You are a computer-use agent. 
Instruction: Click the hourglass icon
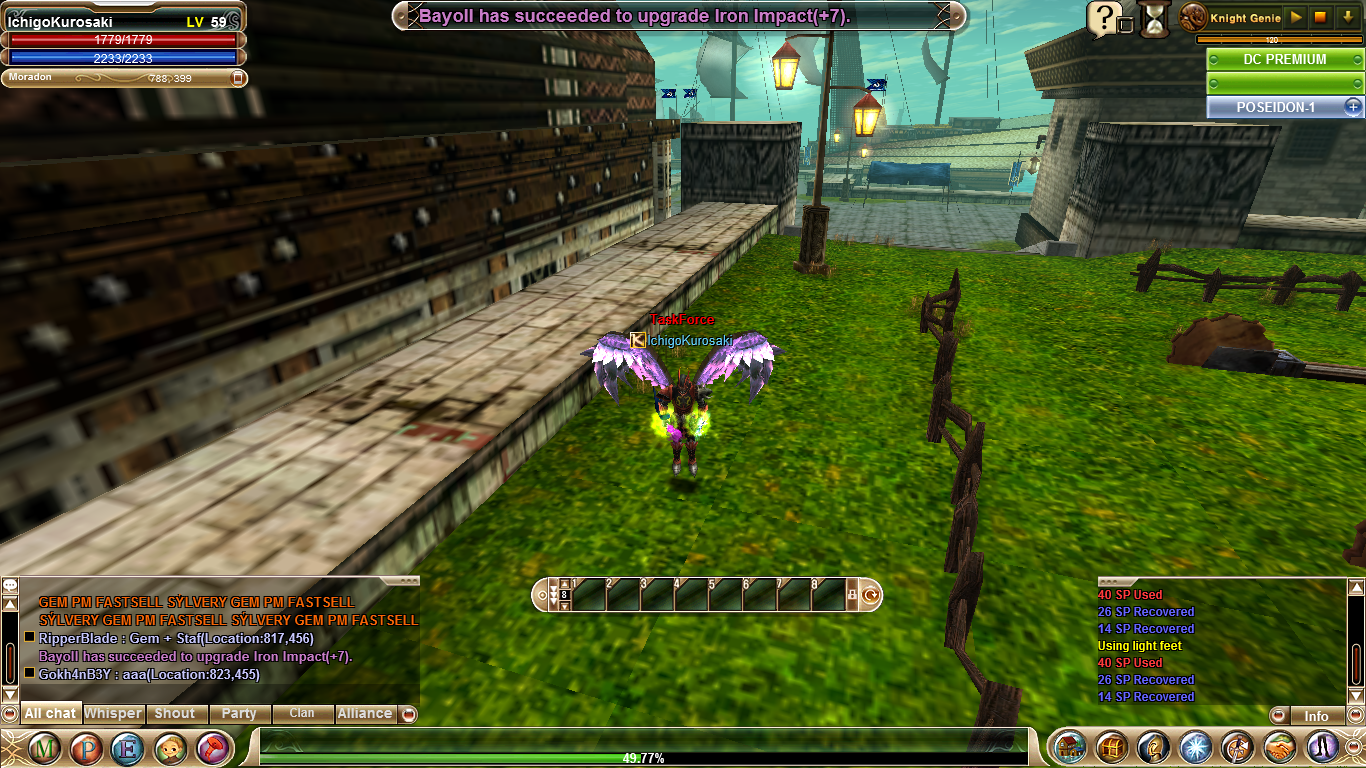pyautogui.click(x=1155, y=18)
